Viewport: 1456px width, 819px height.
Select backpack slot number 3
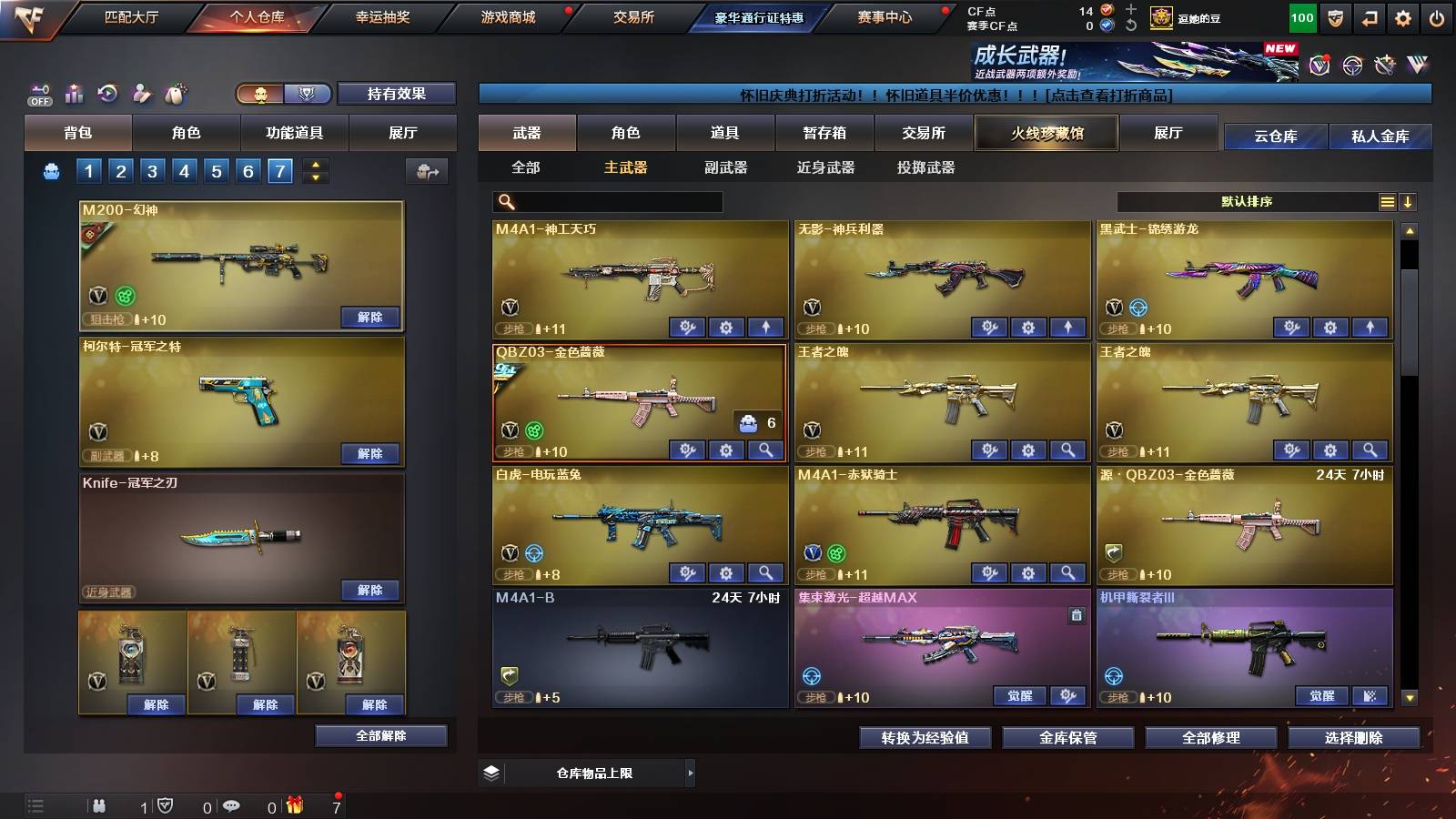tap(150, 170)
